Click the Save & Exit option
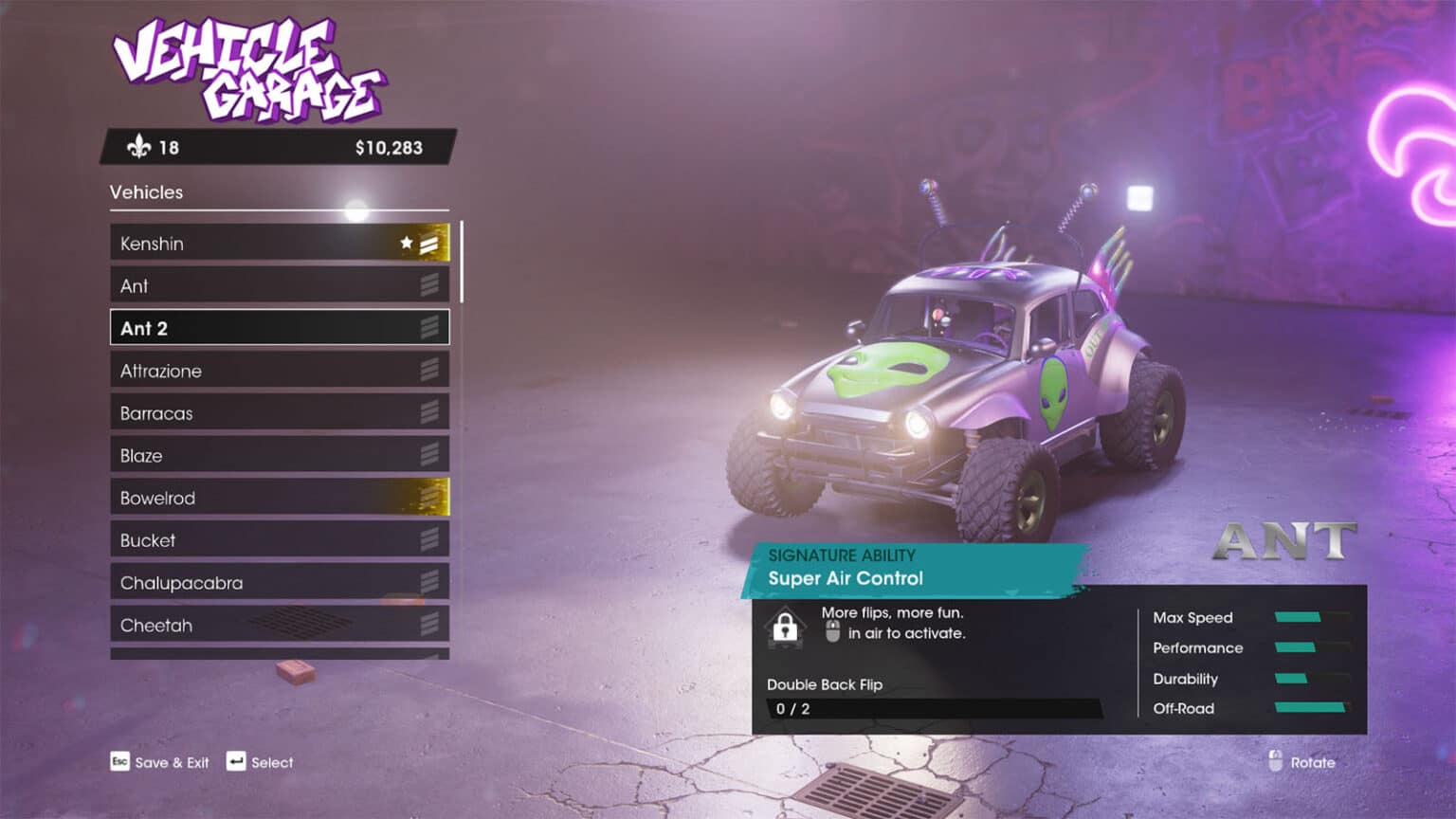This screenshot has width=1456, height=819. [160, 762]
